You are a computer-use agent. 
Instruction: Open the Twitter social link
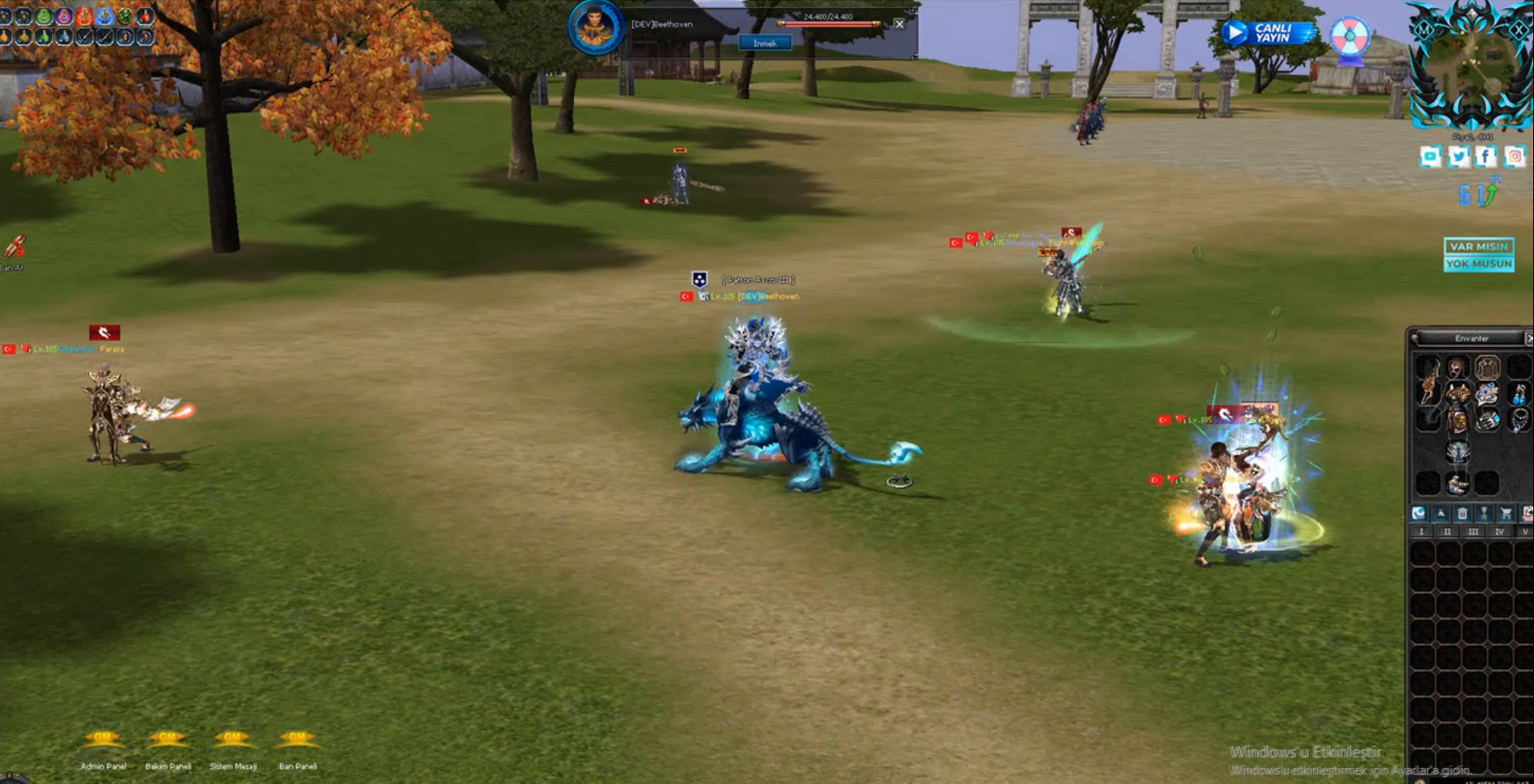point(1459,156)
